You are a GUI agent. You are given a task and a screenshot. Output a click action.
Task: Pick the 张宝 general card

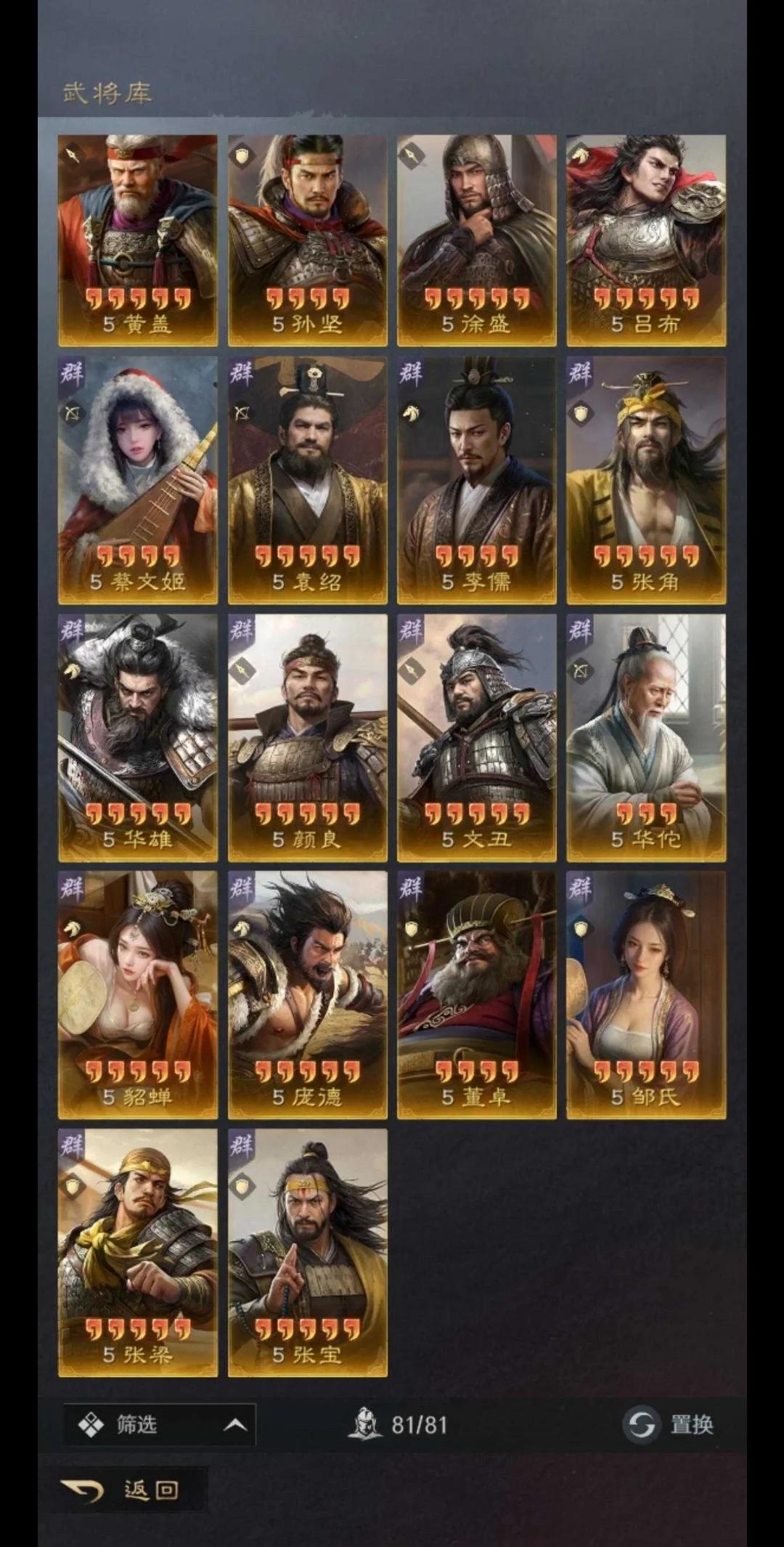pyautogui.click(x=308, y=1253)
